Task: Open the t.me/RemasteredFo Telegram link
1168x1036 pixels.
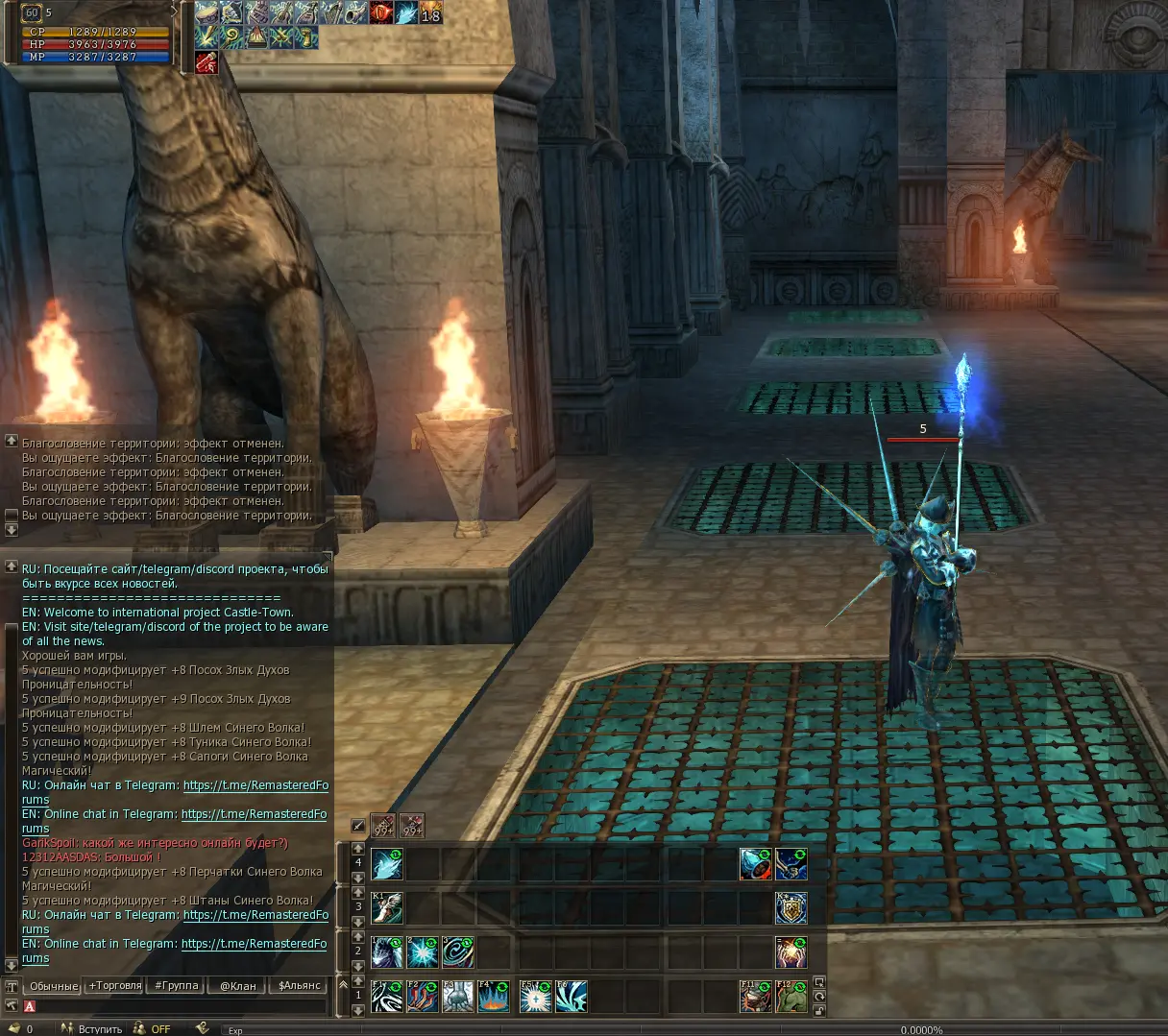Action: point(255,785)
